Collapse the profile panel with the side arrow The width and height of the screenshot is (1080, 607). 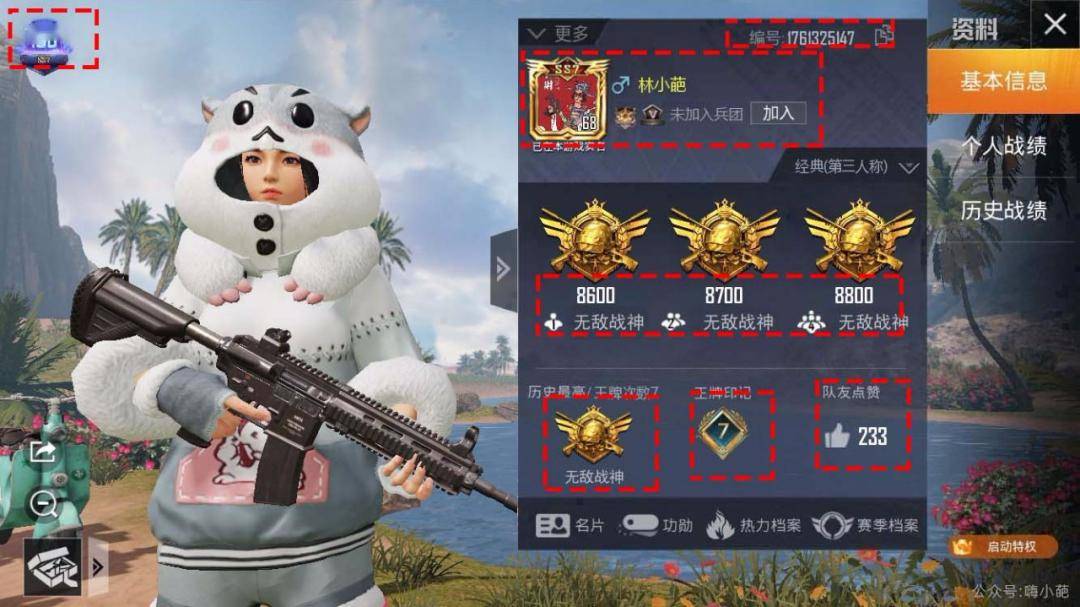(x=503, y=269)
